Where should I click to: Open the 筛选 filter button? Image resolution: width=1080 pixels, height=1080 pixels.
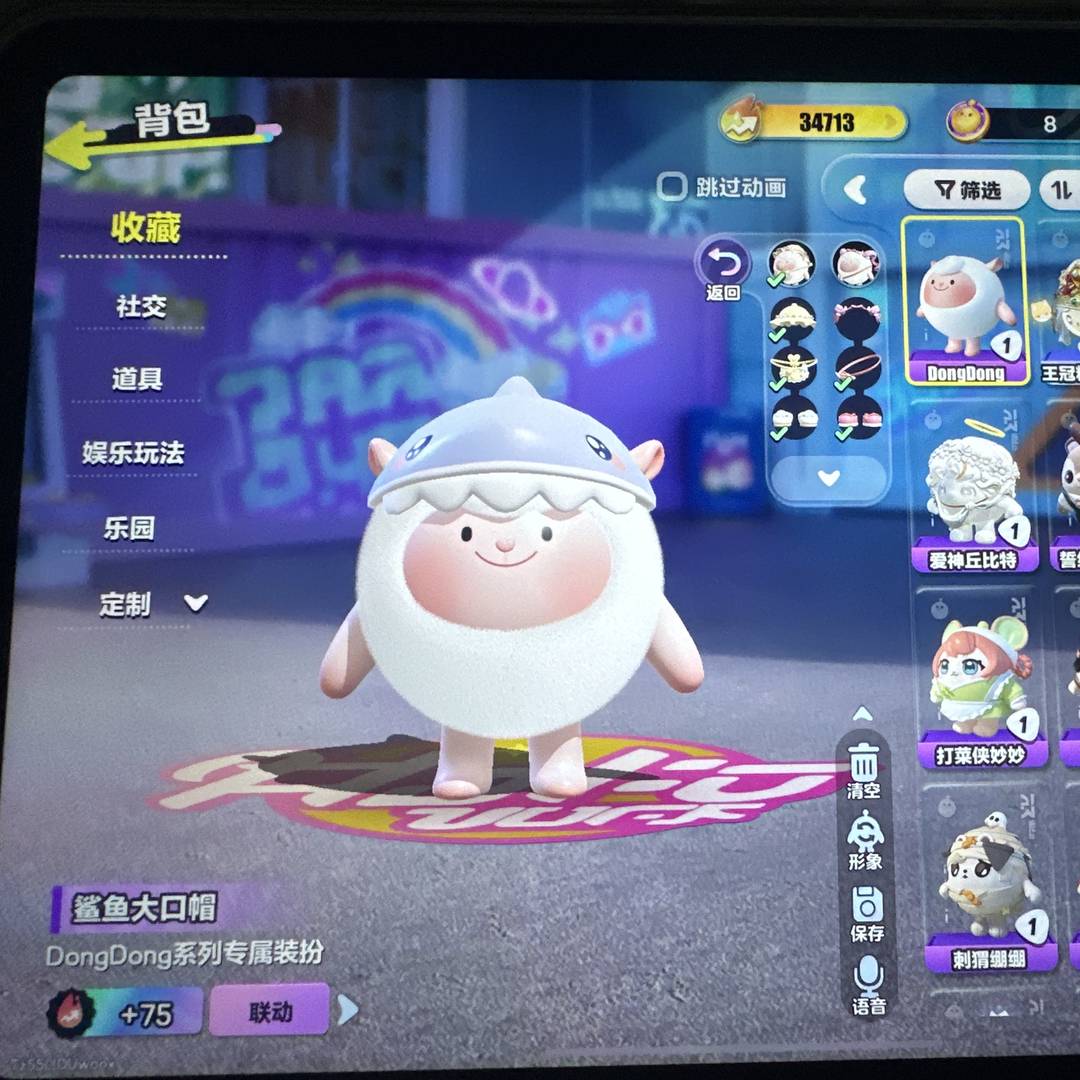pyautogui.click(x=966, y=189)
